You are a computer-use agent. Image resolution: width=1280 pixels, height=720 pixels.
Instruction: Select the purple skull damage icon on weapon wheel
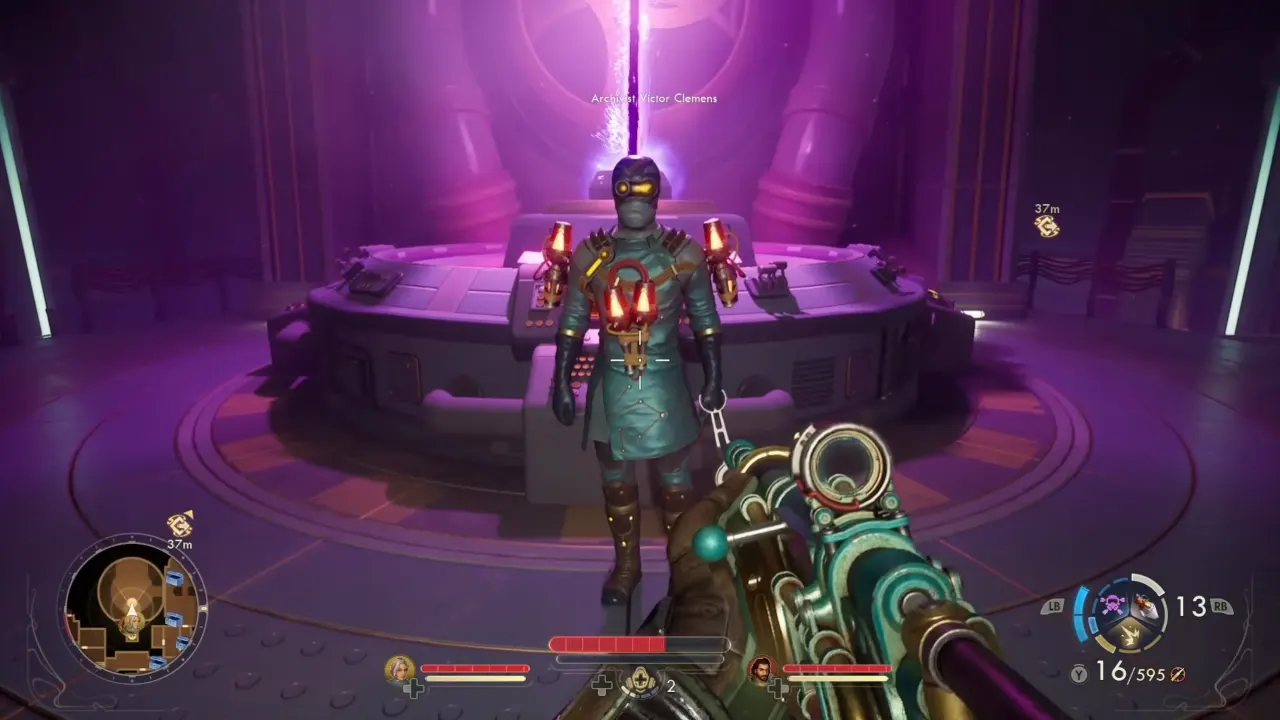coord(1110,605)
